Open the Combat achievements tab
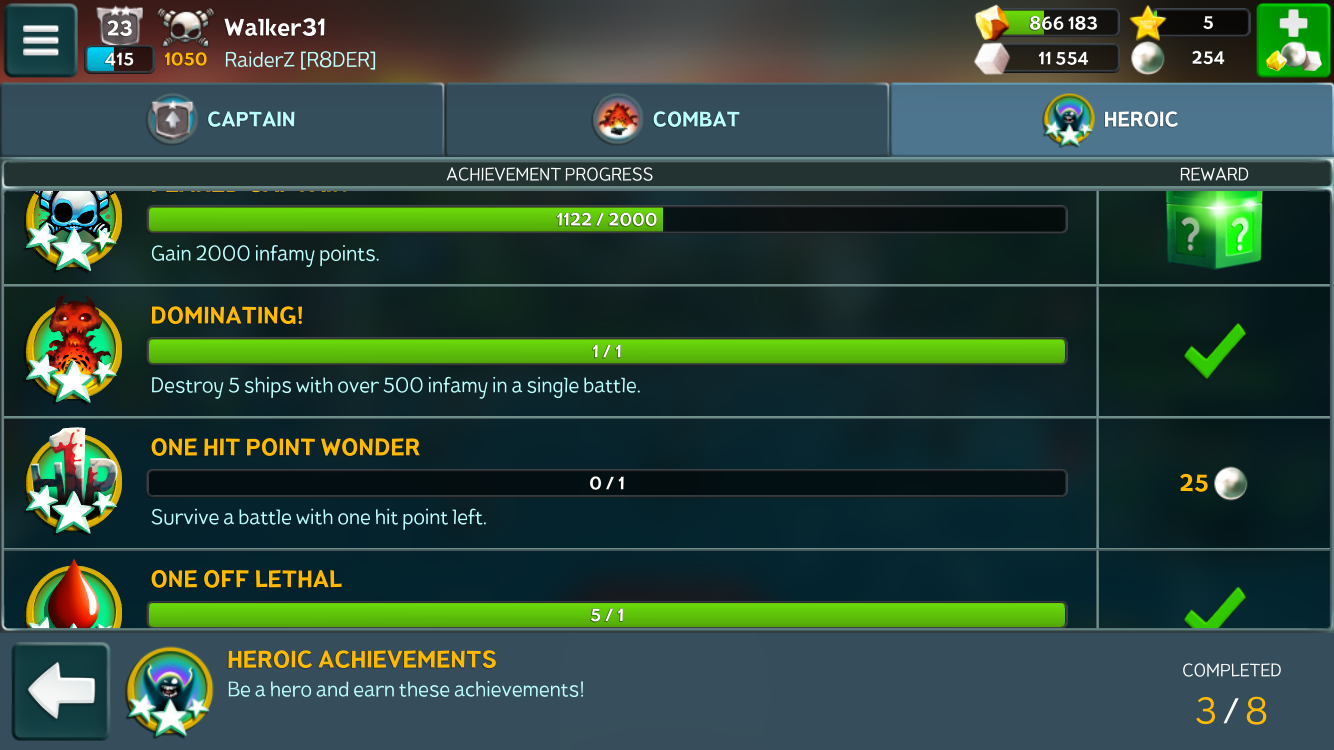 point(666,120)
